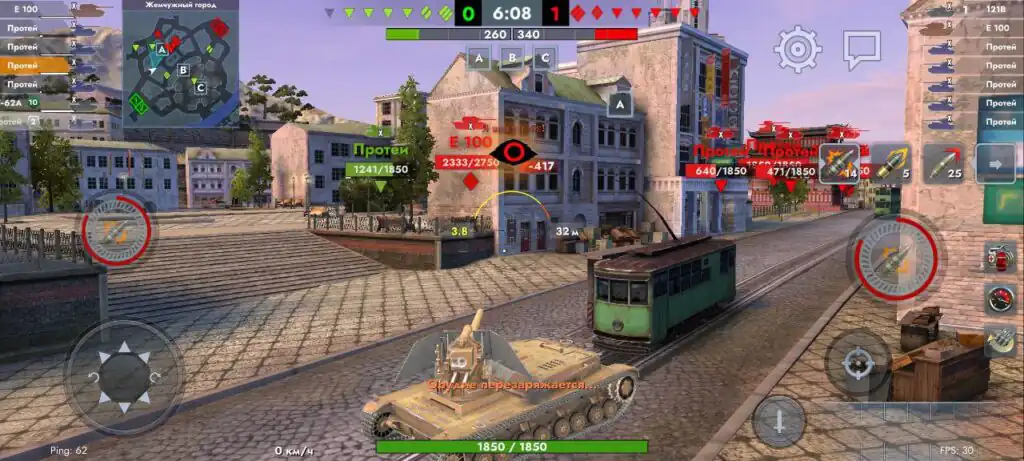Viewport: 1024px width, 461px height.
Task: Activate the engine gauge boost consumable
Action: 999,298
